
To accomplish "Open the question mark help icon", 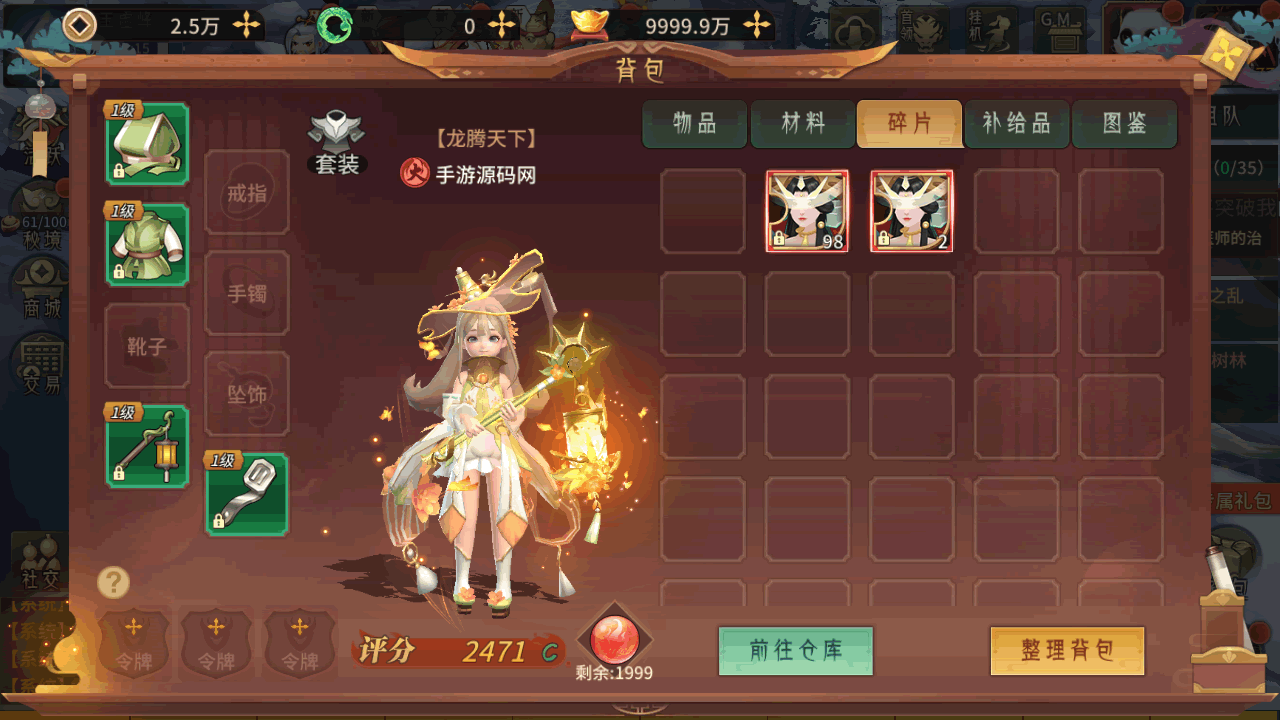I will coord(114,582).
